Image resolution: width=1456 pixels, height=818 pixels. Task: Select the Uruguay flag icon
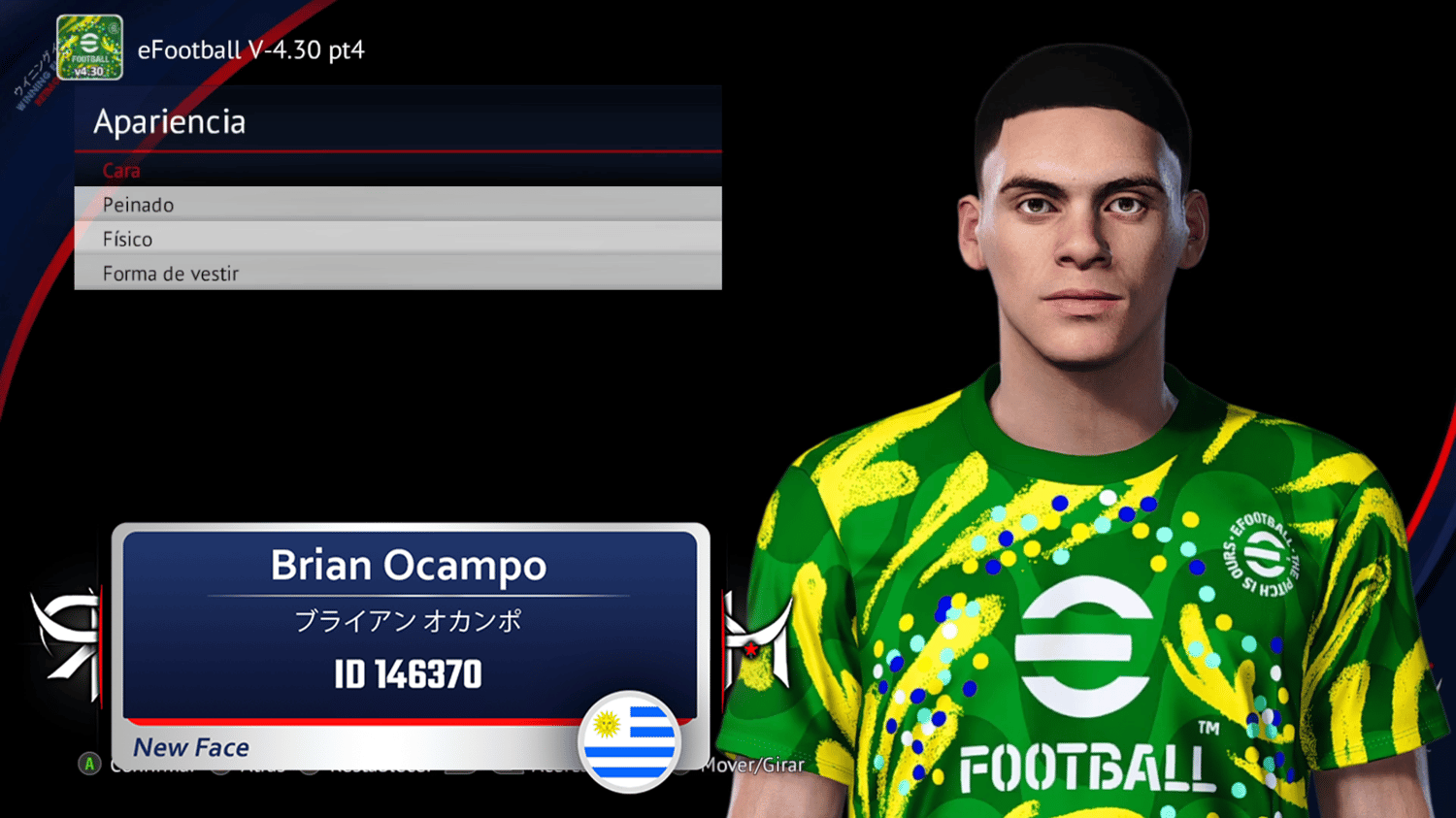632,742
